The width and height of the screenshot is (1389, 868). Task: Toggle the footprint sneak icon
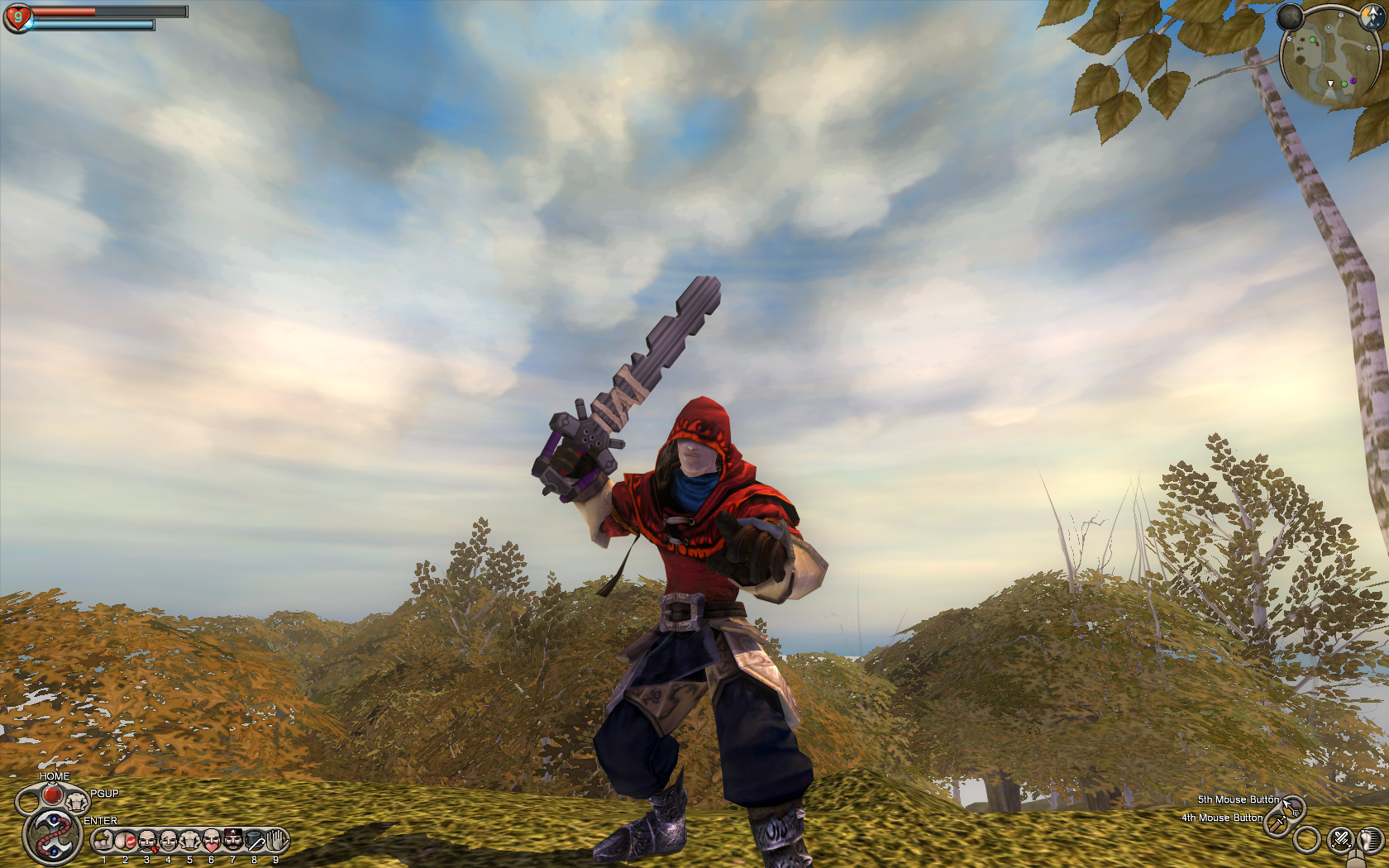(1371, 840)
